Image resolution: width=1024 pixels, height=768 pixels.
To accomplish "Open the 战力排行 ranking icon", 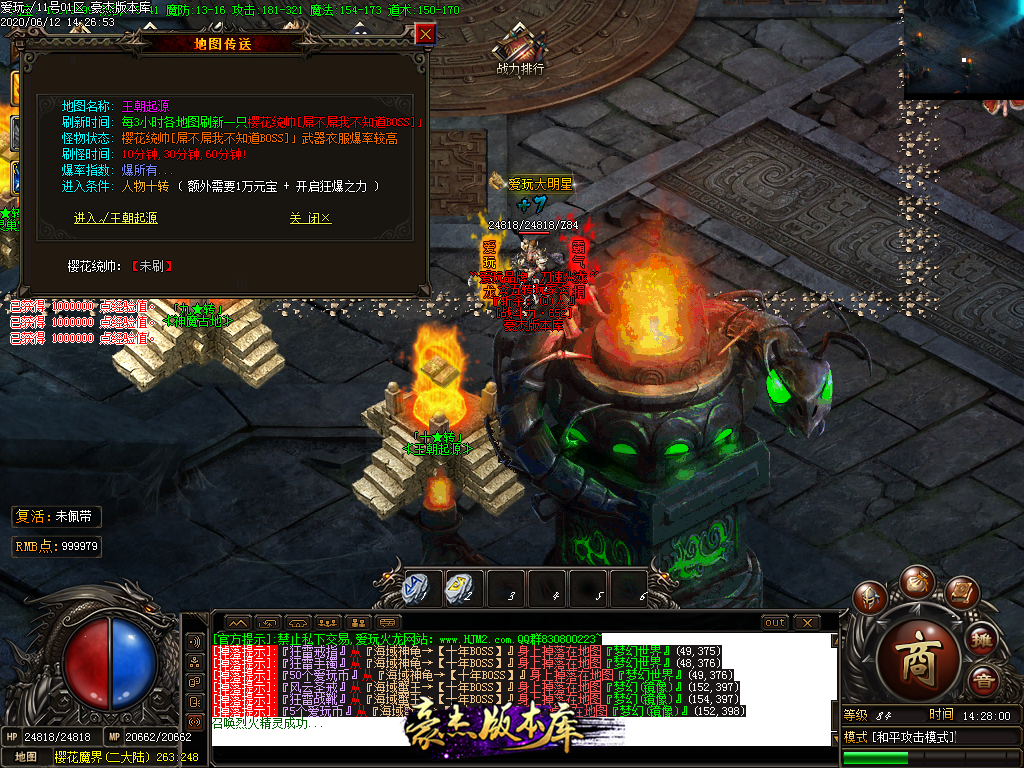I will point(521,48).
